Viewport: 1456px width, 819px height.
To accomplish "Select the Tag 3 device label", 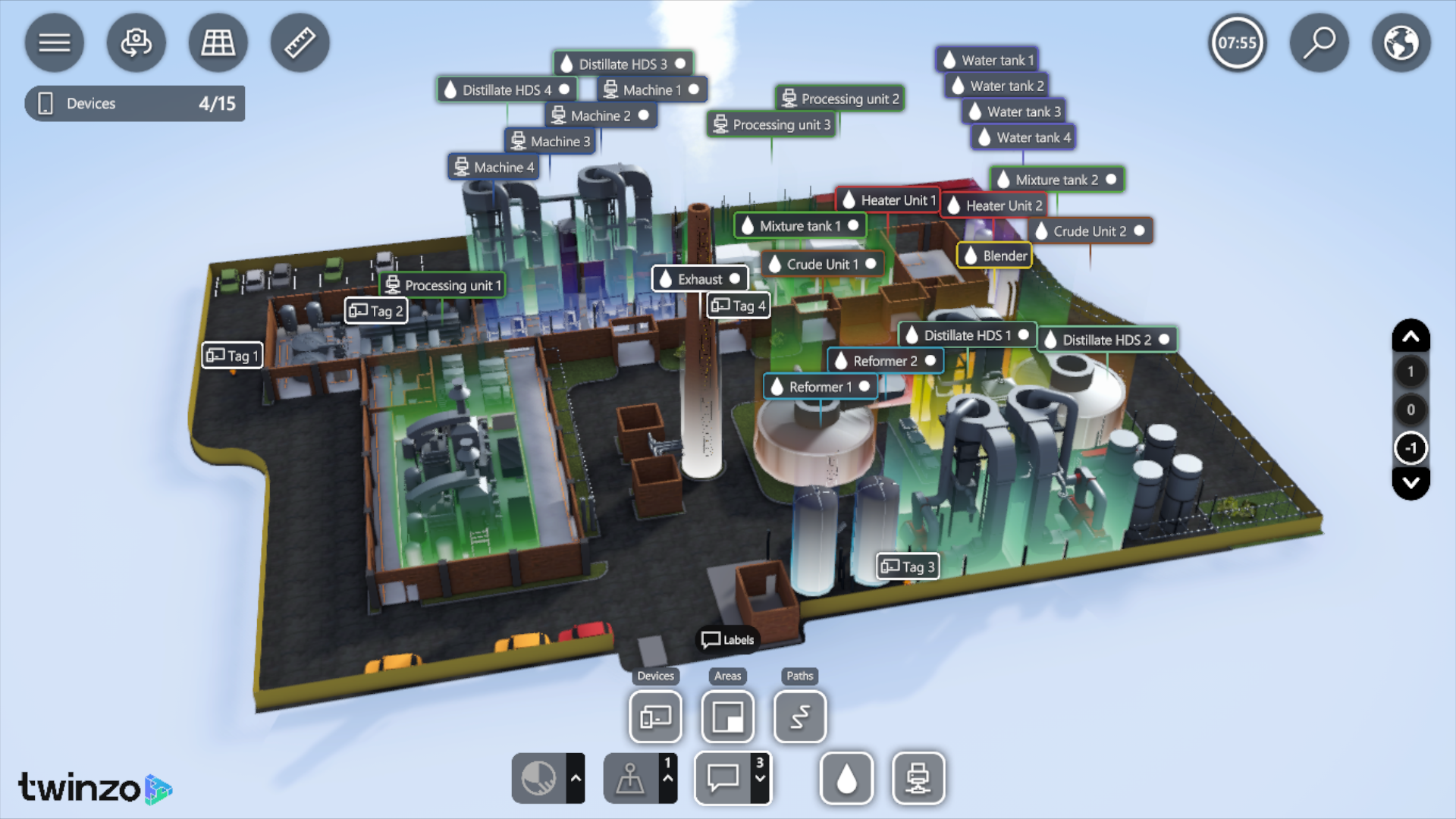I will 908,566.
